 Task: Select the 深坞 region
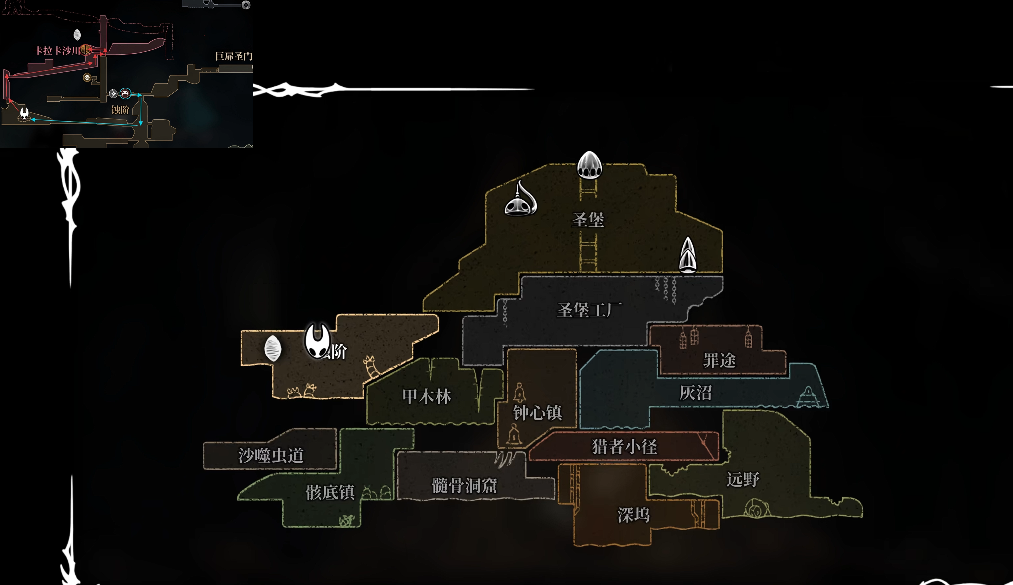click(x=633, y=515)
